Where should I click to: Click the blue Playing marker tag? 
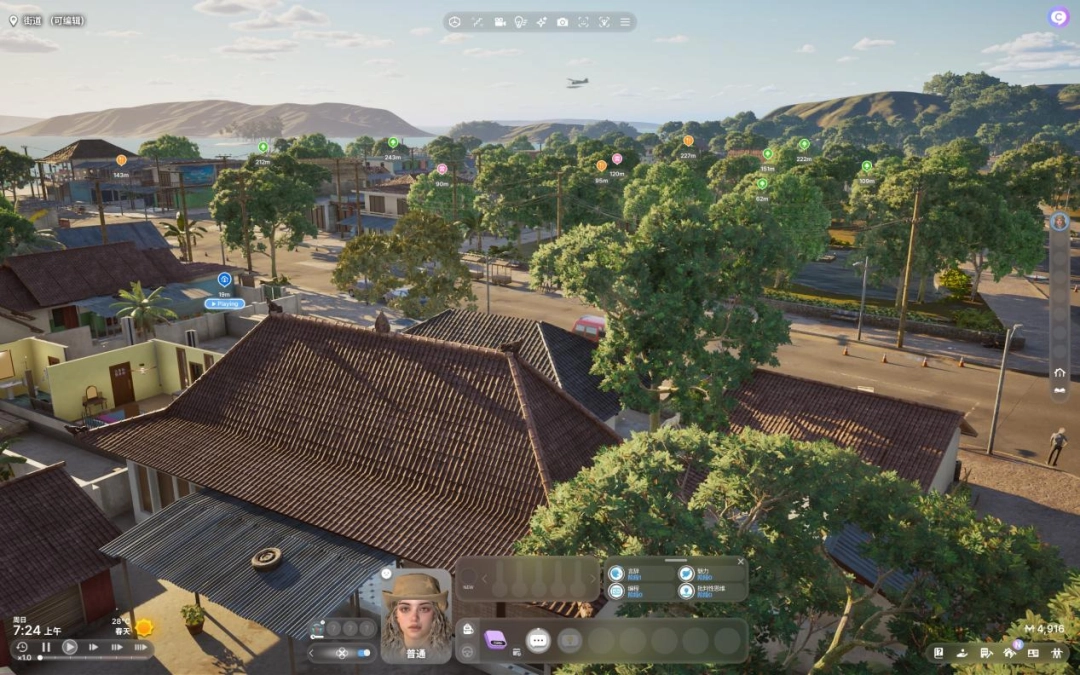[x=225, y=303]
